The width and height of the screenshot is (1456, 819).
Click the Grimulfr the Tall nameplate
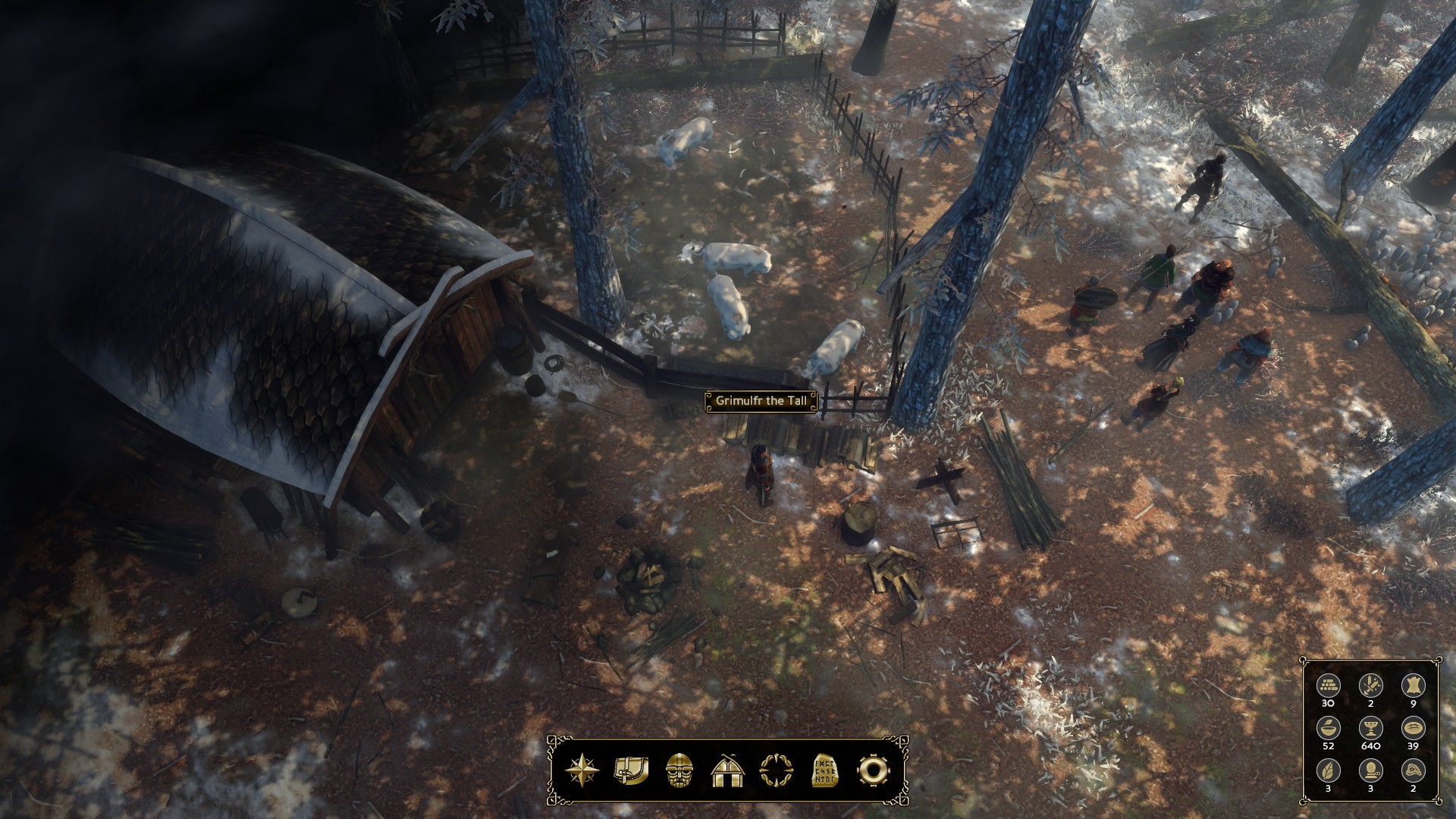(761, 401)
